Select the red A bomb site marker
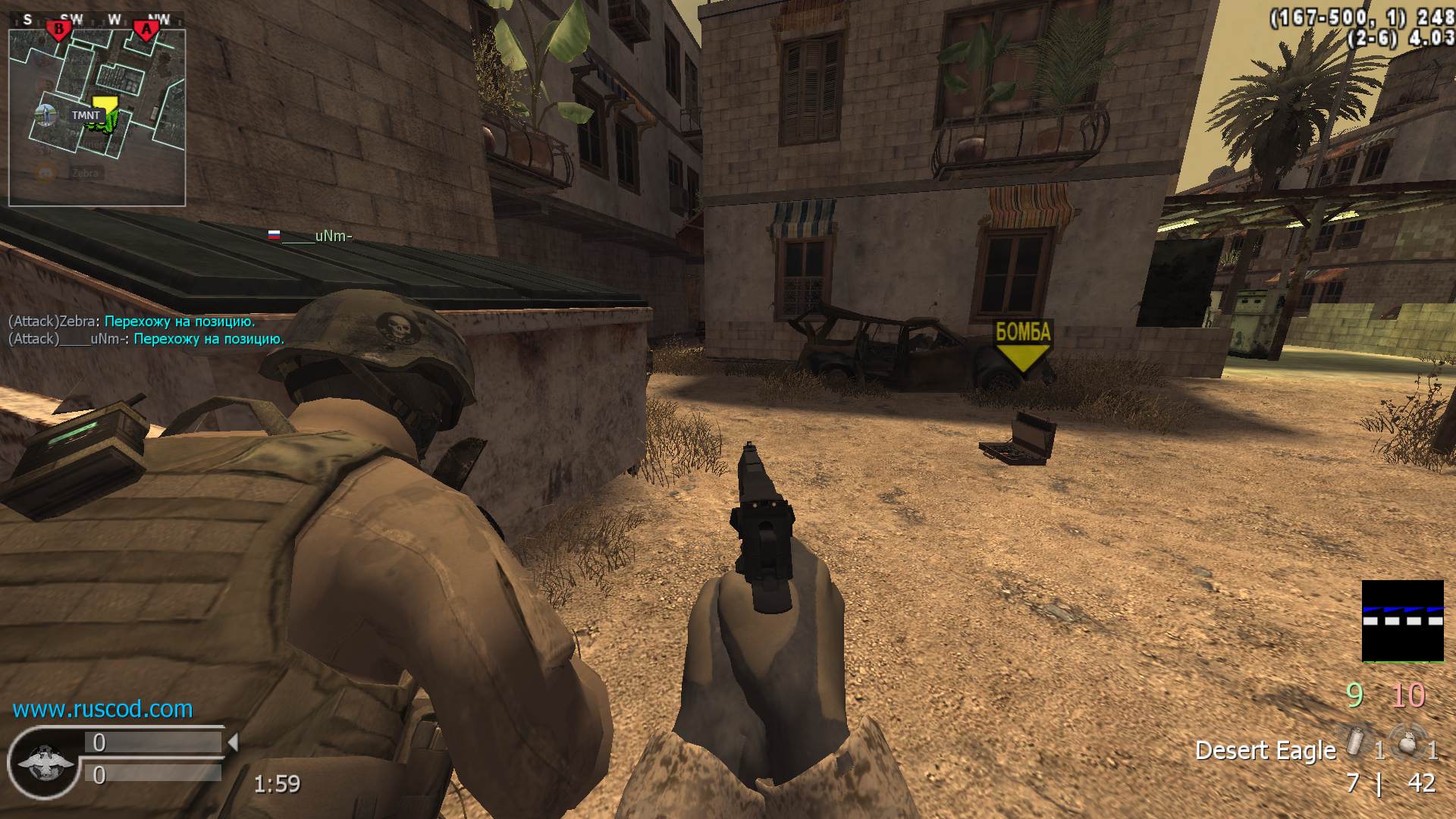The width and height of the screenshot is (1456, 819). [x=146, y=30]
